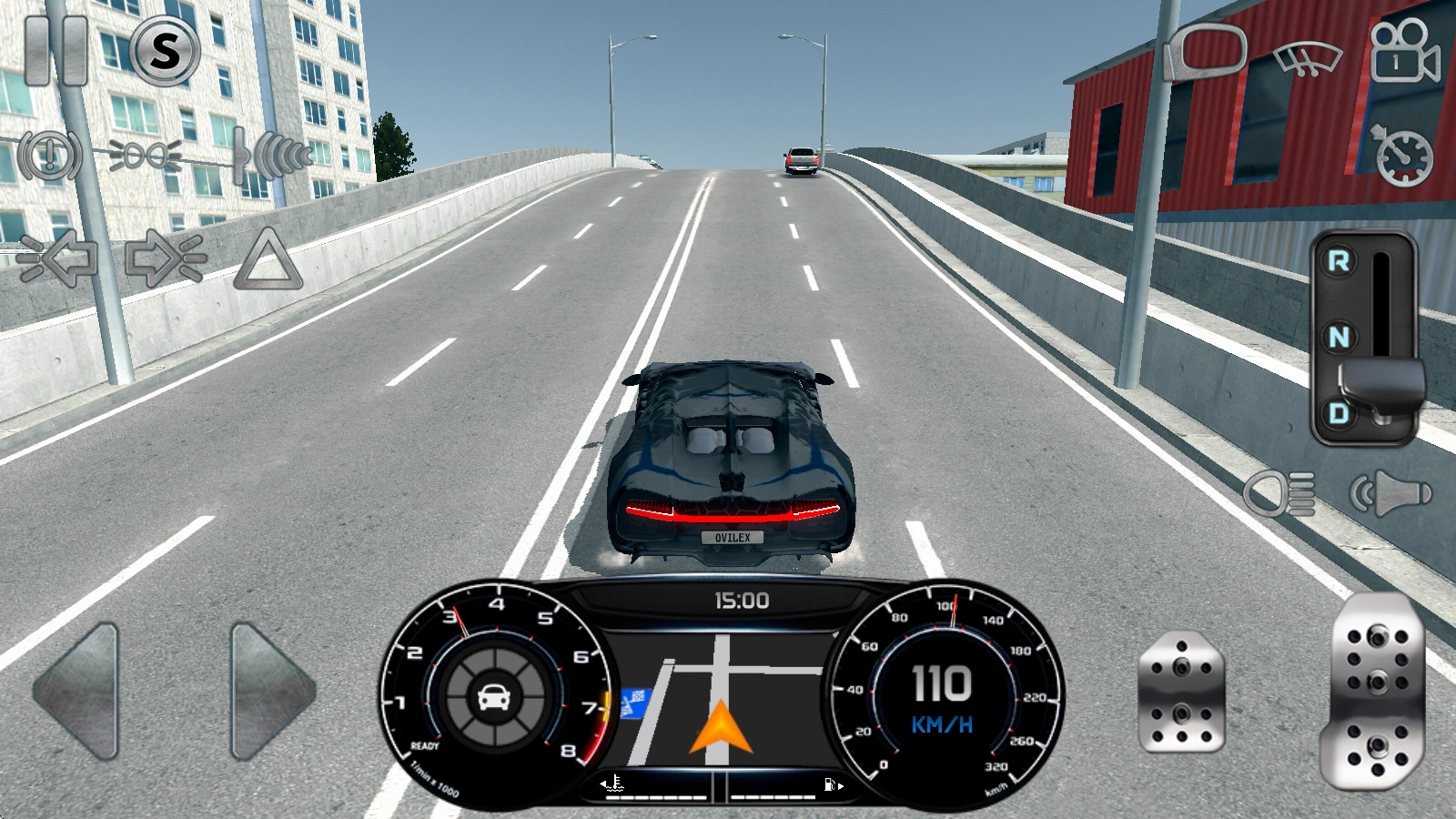Toggle the headlights icon
Viewport: 1456px width, 819px height.
[x=1280, y=493]
